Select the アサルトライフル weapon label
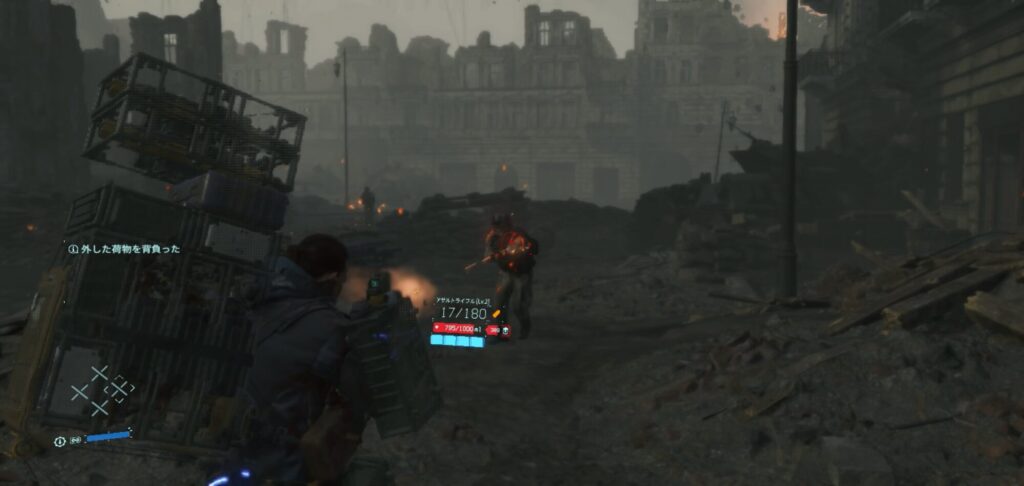The height and width of the screenshot is (486, 1024). pos(463,300)
